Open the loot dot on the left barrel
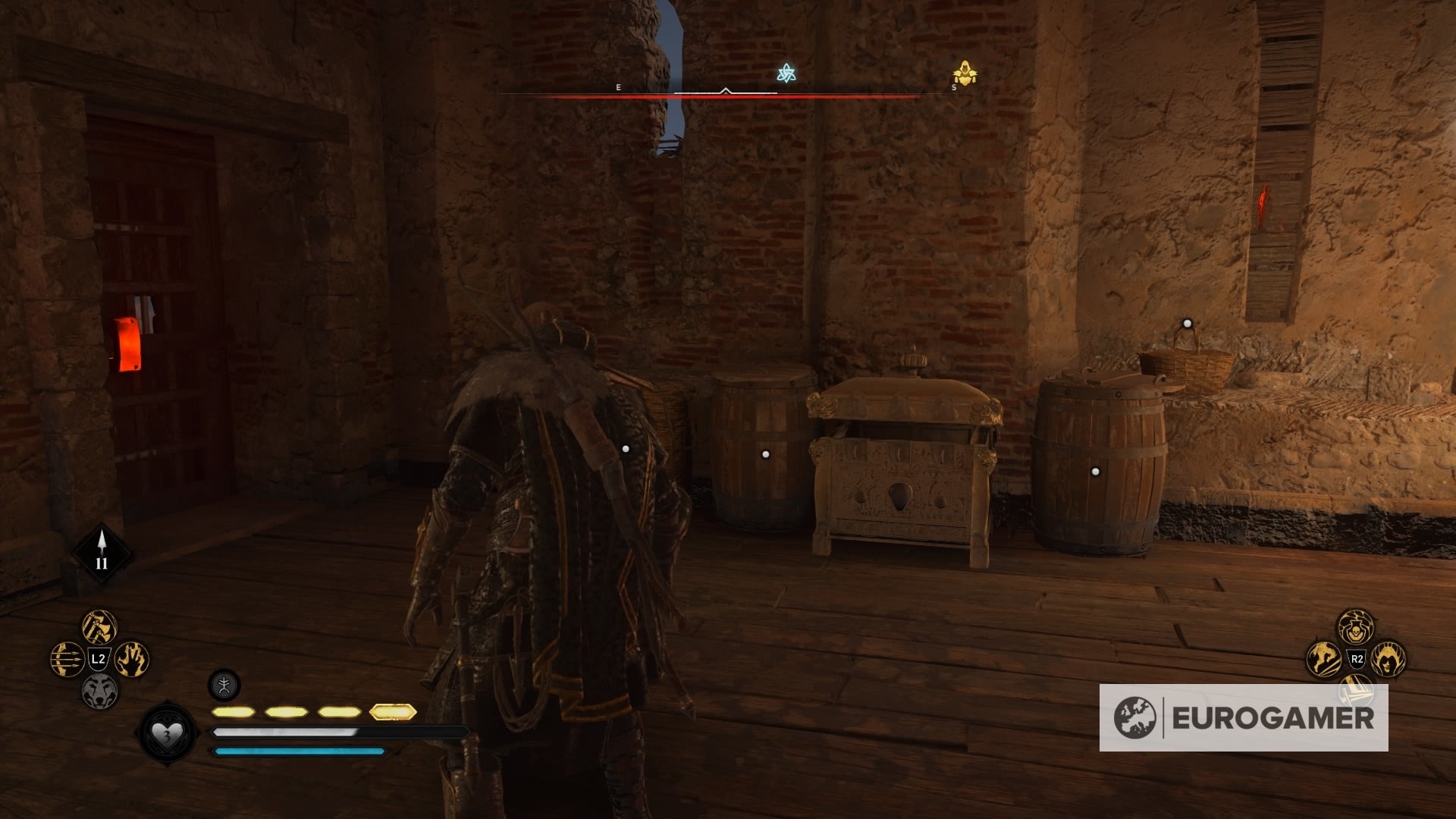This screenshot has height=819, width=1456. click(x=764, y=454)
